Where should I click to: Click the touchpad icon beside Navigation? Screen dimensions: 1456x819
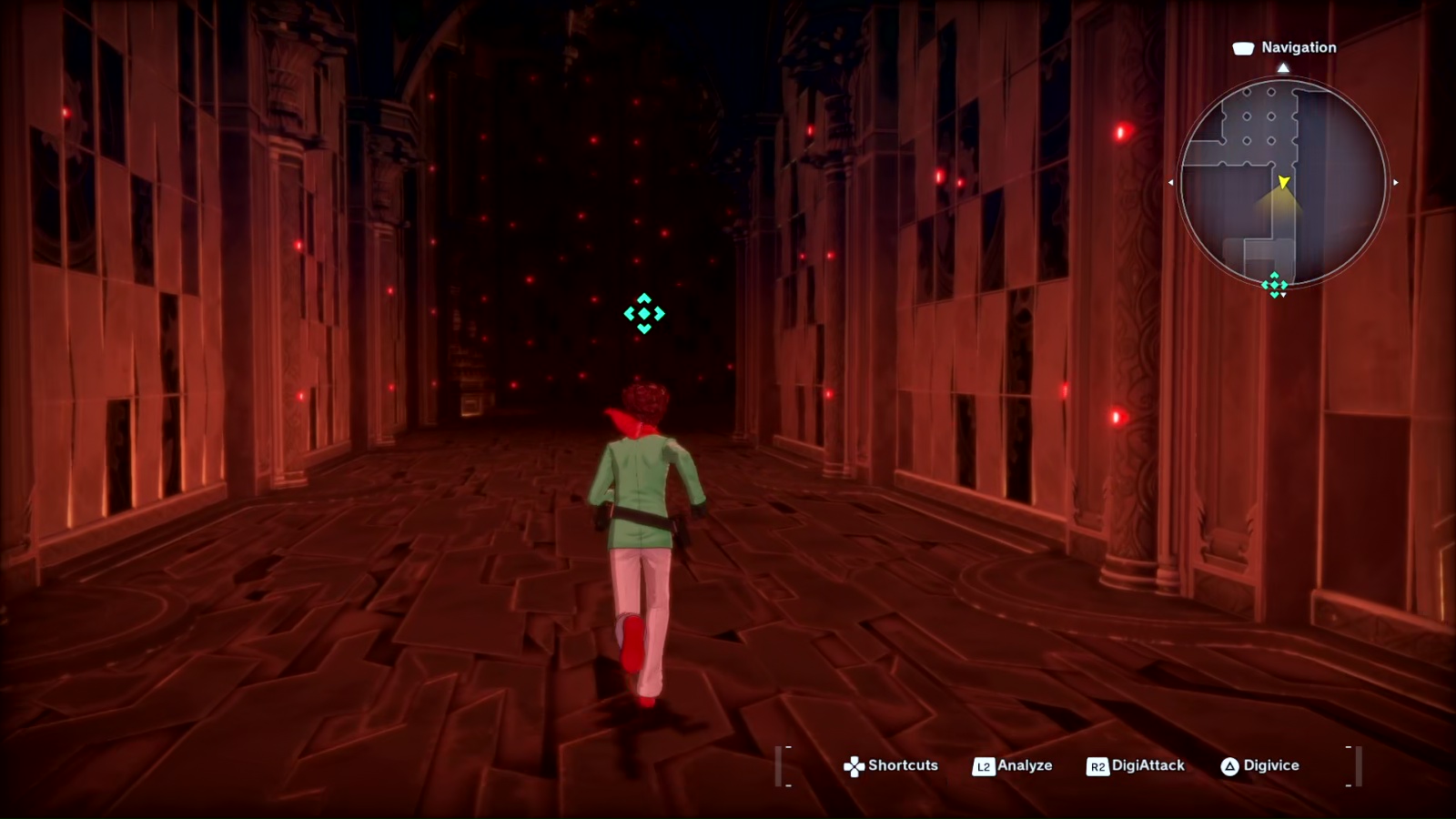pos(1243,47)
